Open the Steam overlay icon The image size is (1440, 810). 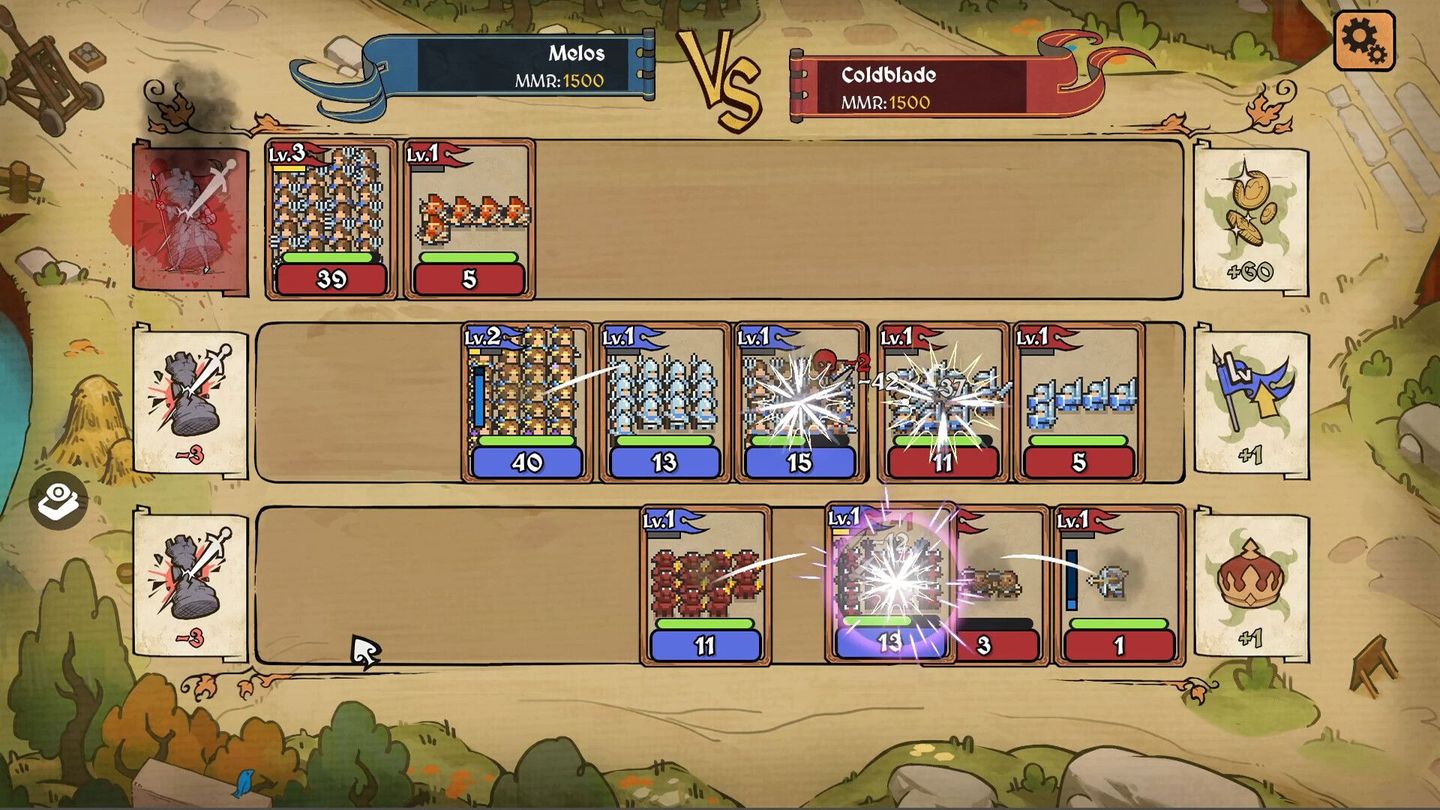[x=57, y=501]
